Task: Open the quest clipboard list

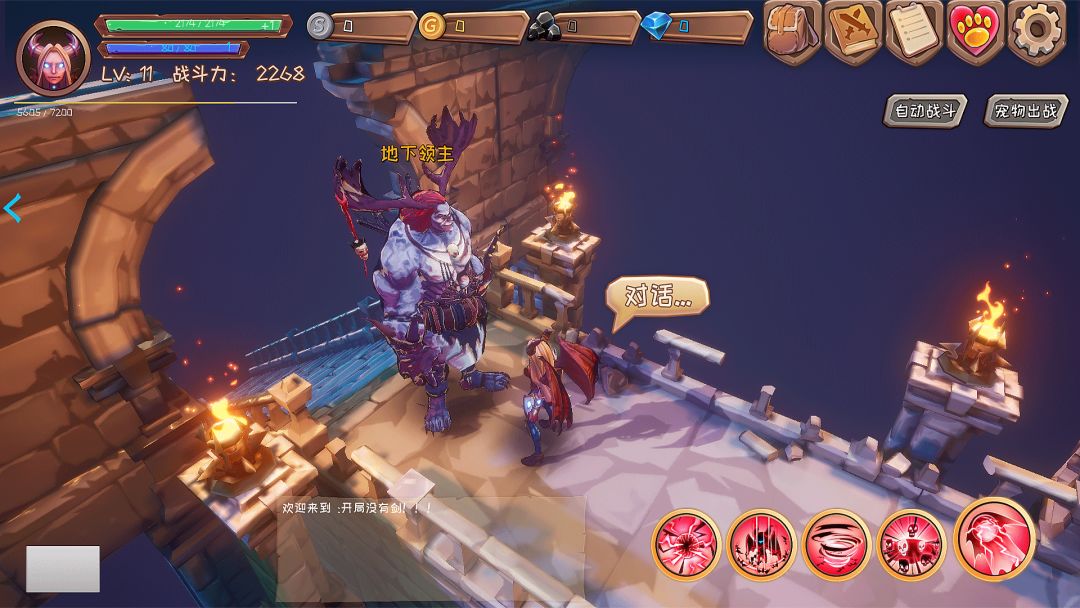Action: tap(914, 32)
